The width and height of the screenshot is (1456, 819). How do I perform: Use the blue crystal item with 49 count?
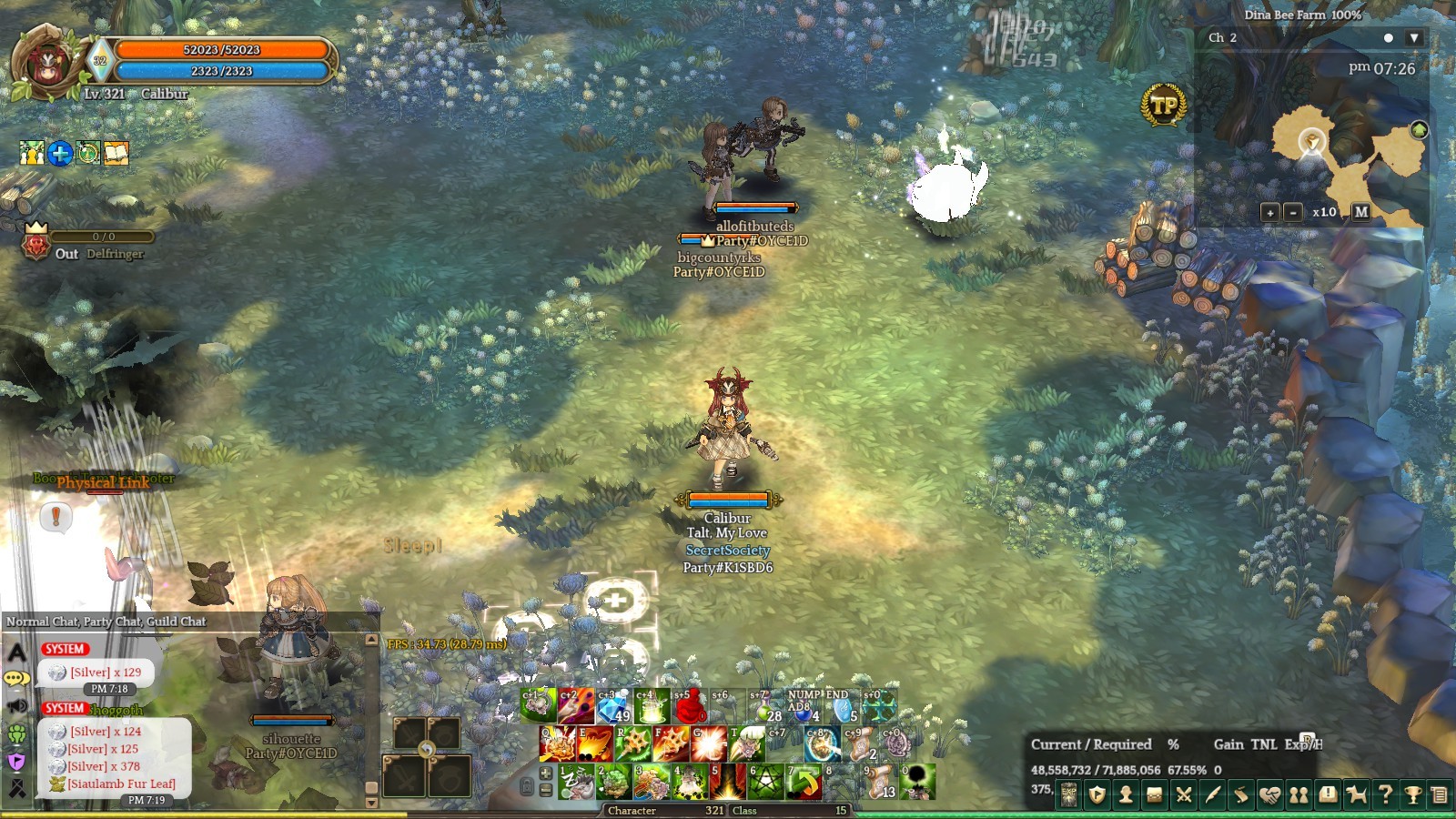614,706
